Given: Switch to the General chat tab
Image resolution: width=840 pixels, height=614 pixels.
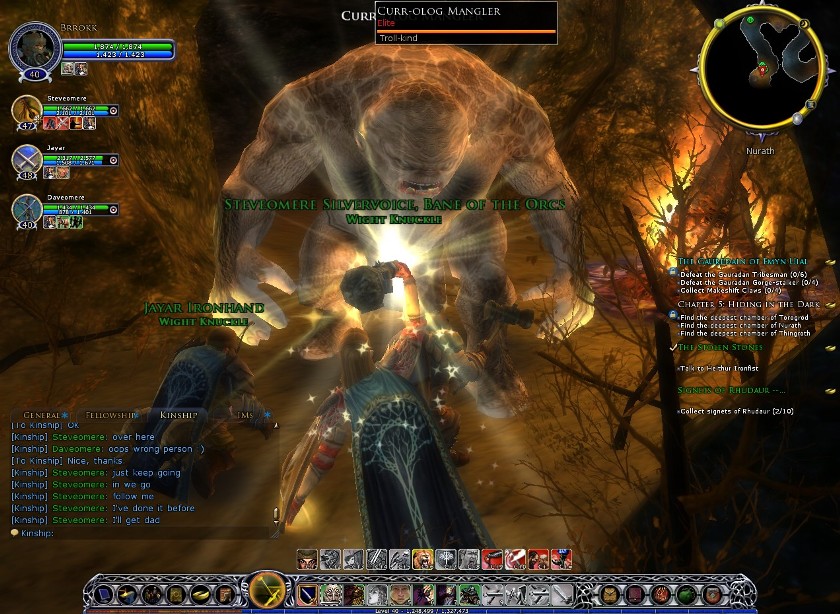Looking at the screenshot, I should [x=43, y=414].
